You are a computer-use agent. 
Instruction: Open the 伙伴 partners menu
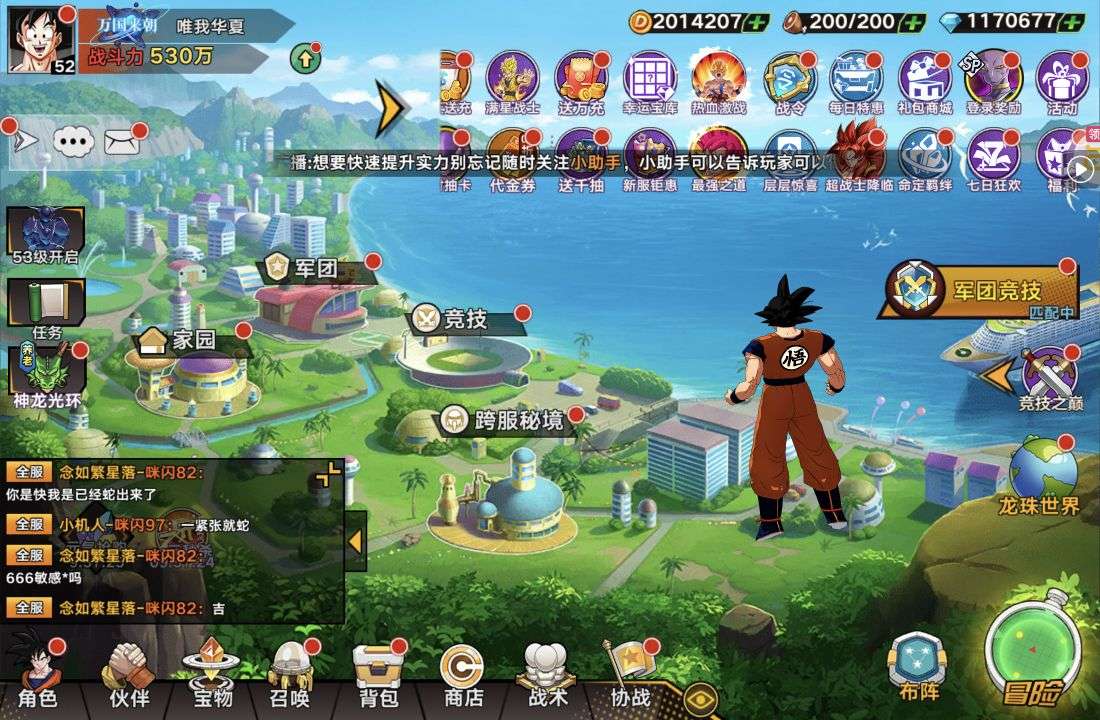[x=128, y=672]
